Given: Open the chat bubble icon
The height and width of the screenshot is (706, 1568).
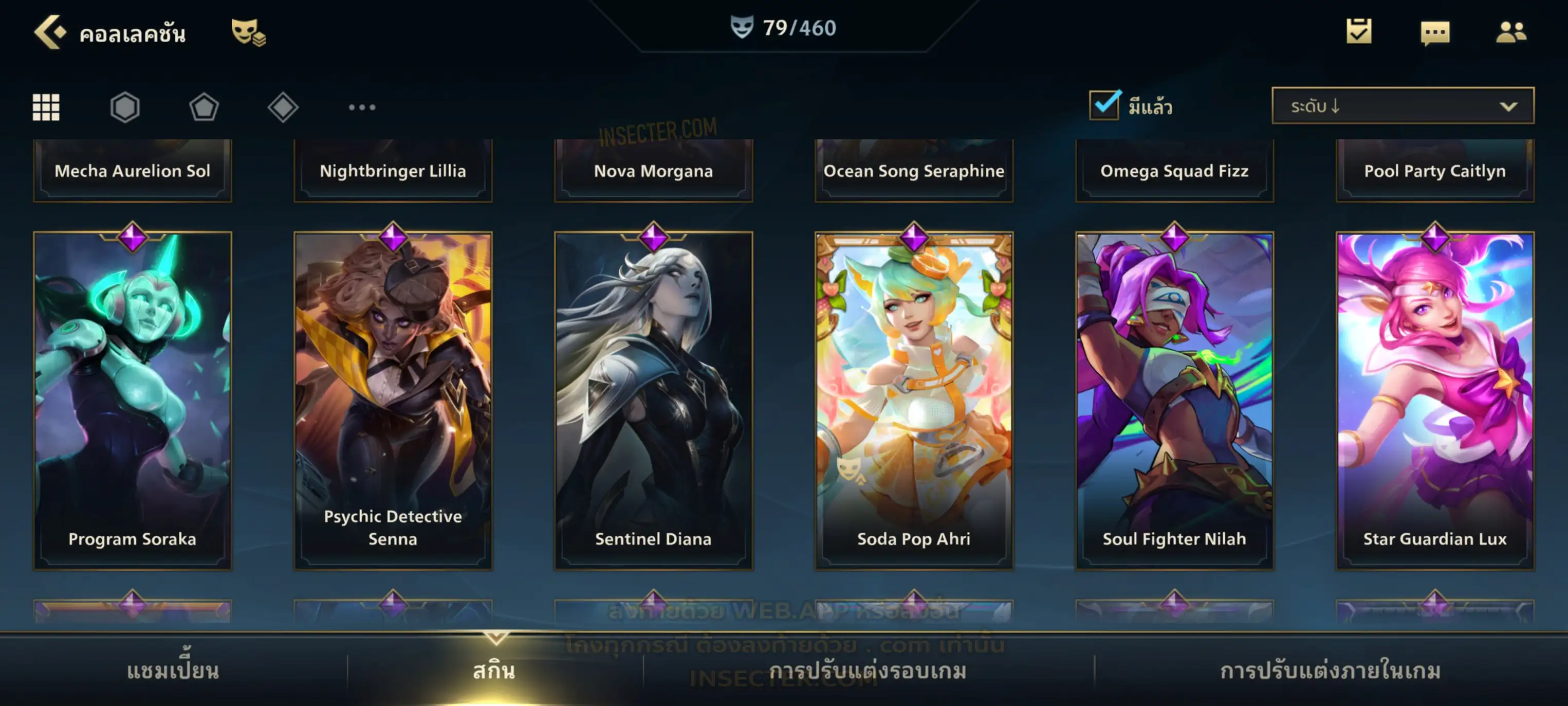Looking at the screenshot, I should [x=1434, y=33].
